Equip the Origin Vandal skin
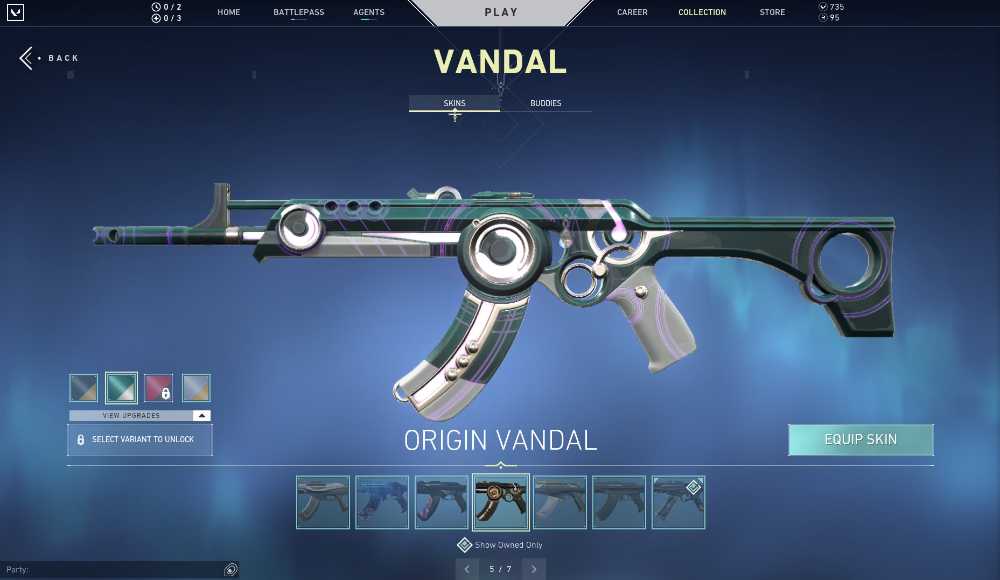Viewport: 1000px width, 580px height. pos(860,440)
